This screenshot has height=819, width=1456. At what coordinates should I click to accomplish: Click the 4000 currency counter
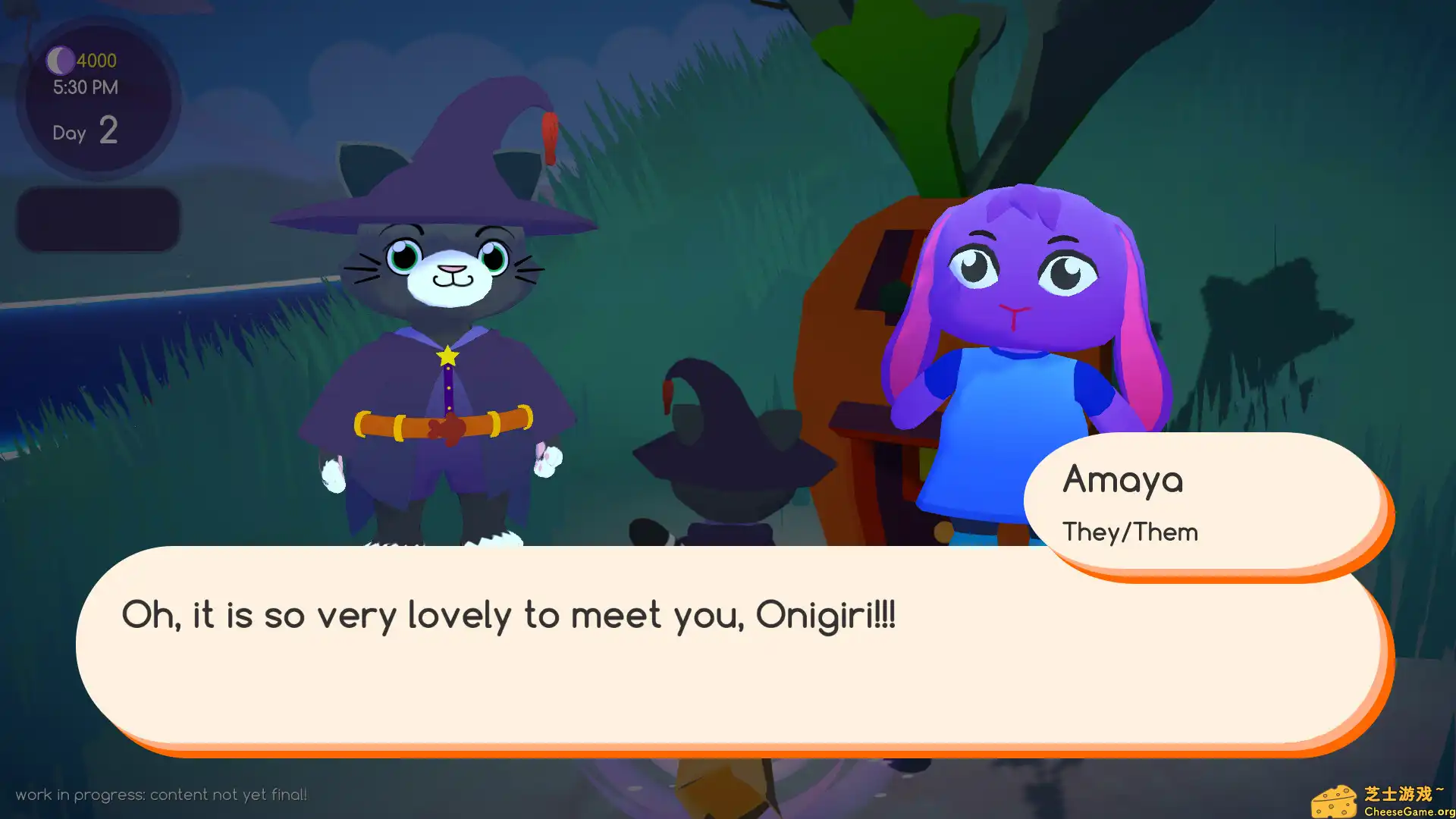tap(96, 61)
